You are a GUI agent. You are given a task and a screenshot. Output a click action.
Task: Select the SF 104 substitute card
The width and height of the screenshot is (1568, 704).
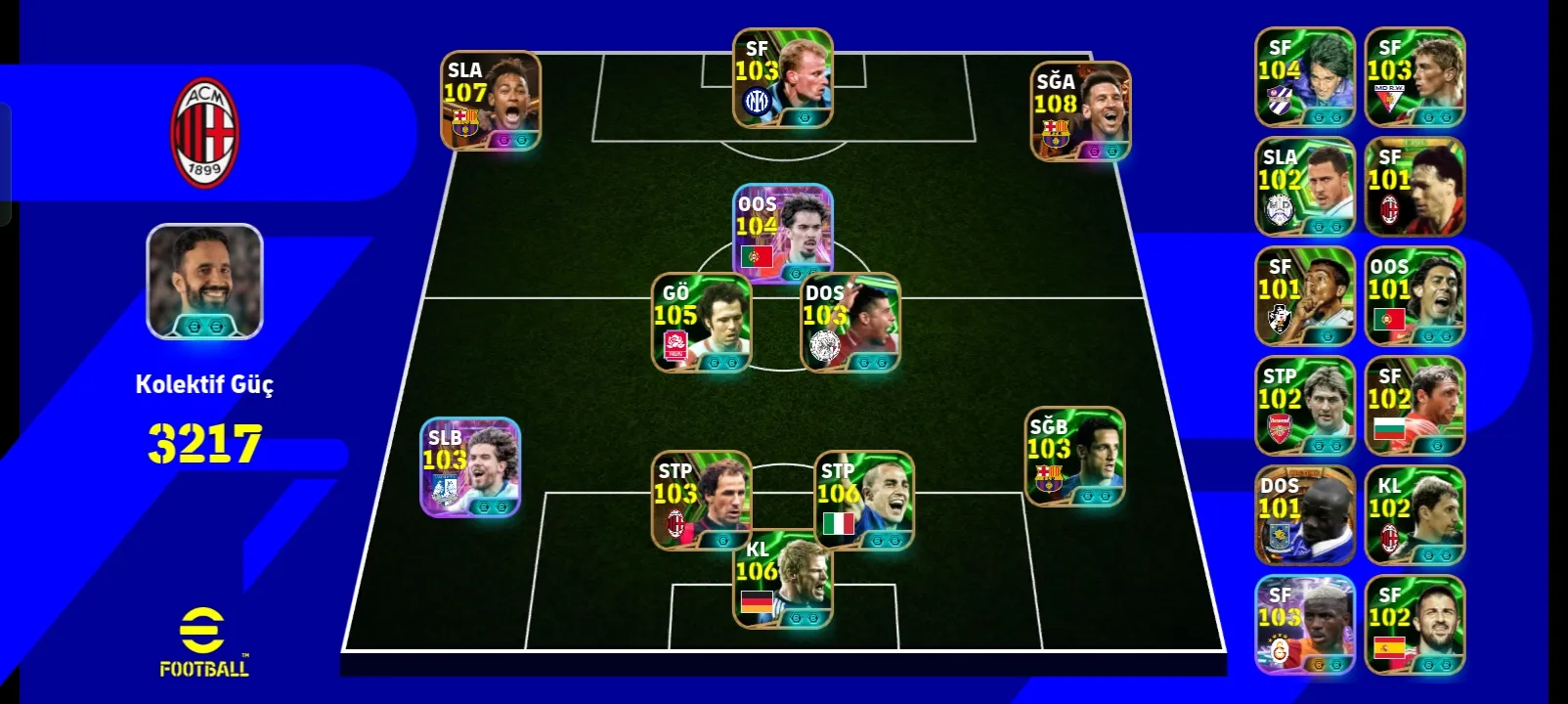[x=1305, y=77]
